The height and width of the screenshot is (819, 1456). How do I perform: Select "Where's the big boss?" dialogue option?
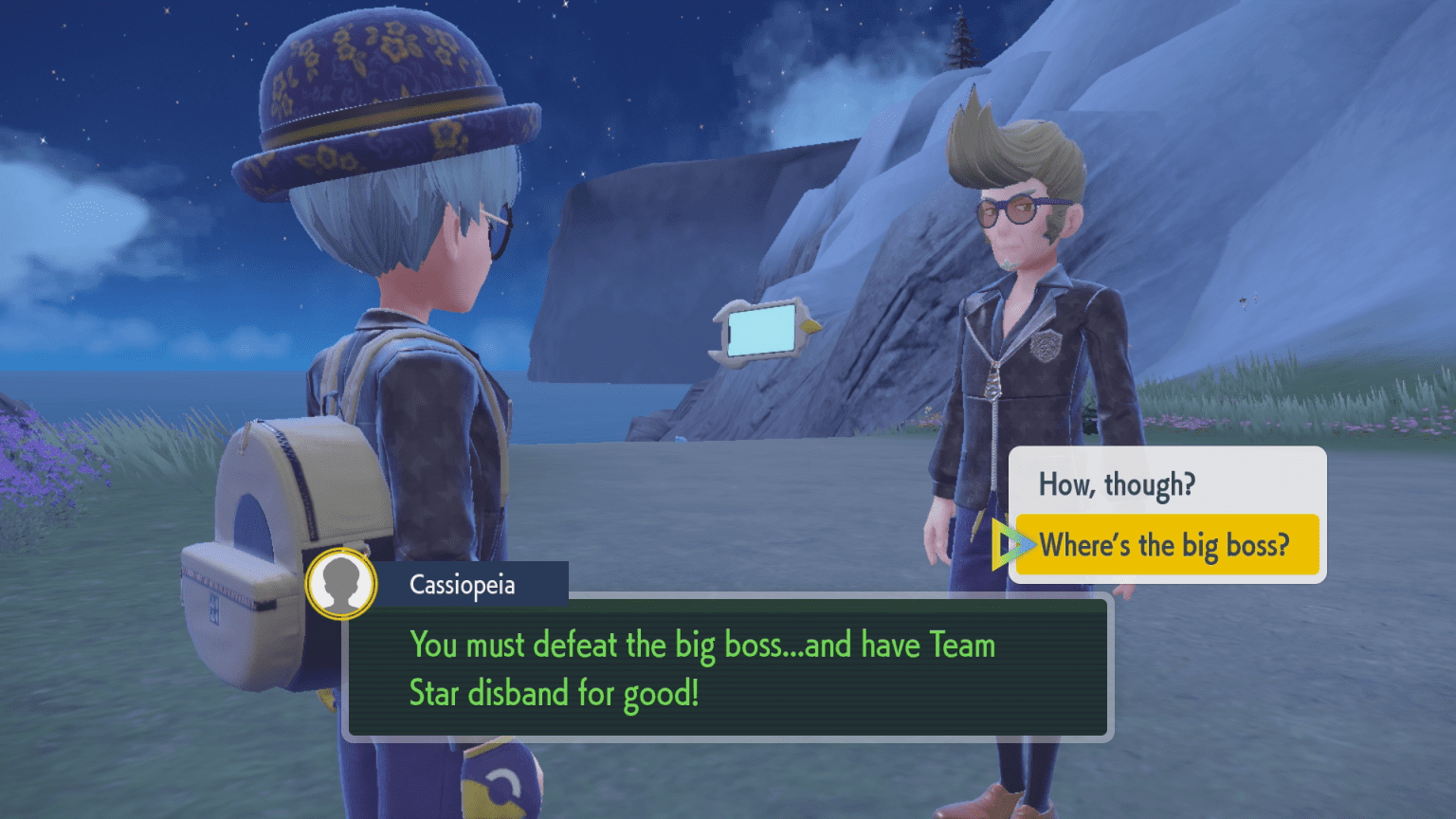click(1165, 545)
